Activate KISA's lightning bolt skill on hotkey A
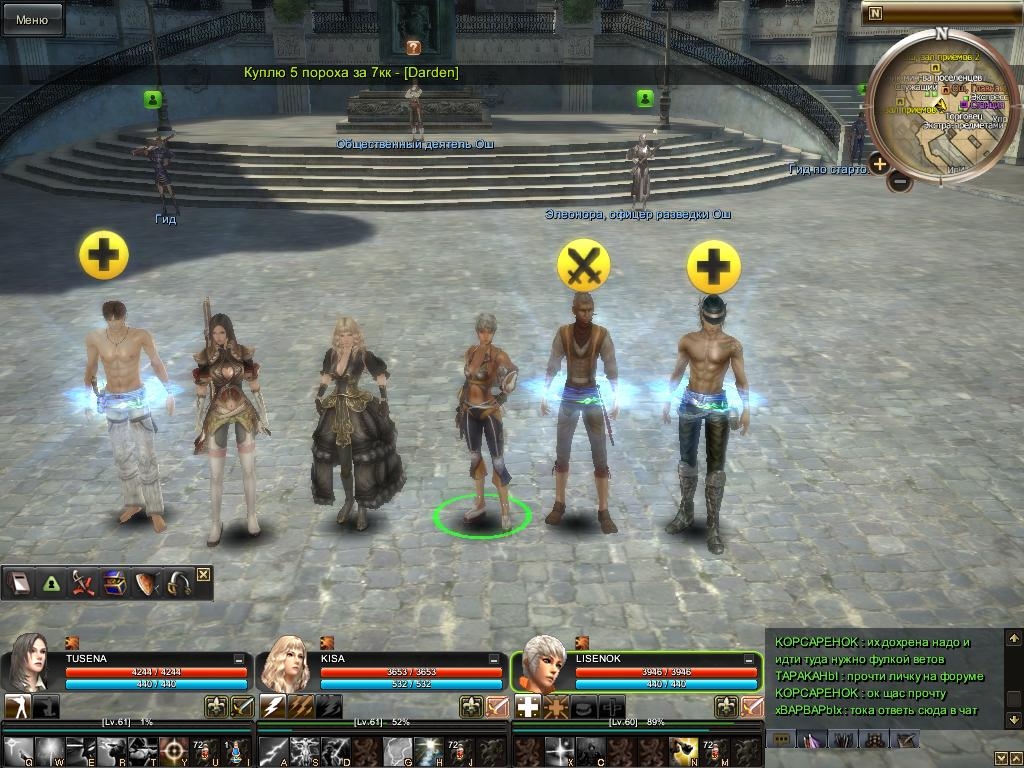 point(273,750)
